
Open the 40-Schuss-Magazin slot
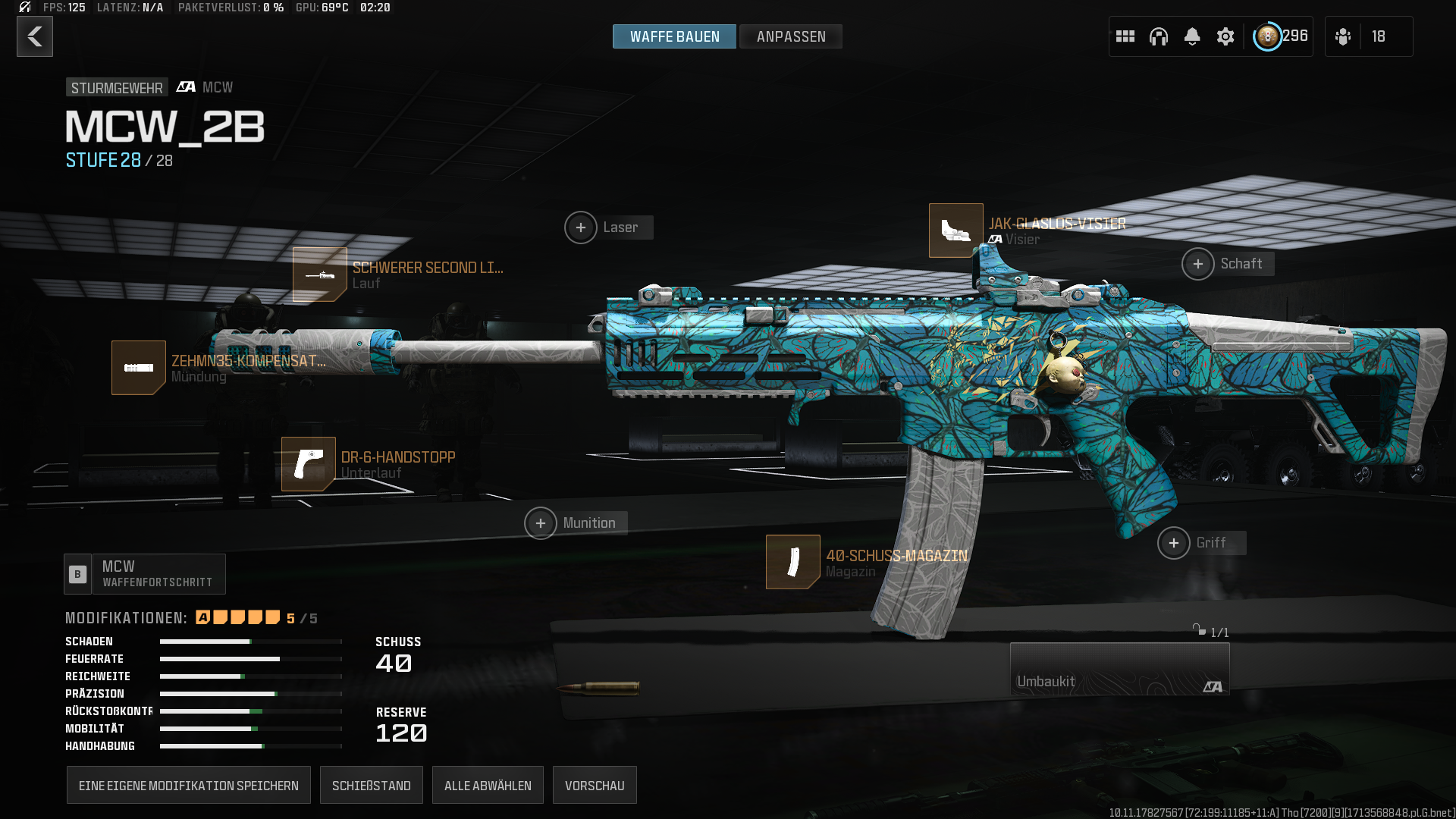click(x=792, y=562)
